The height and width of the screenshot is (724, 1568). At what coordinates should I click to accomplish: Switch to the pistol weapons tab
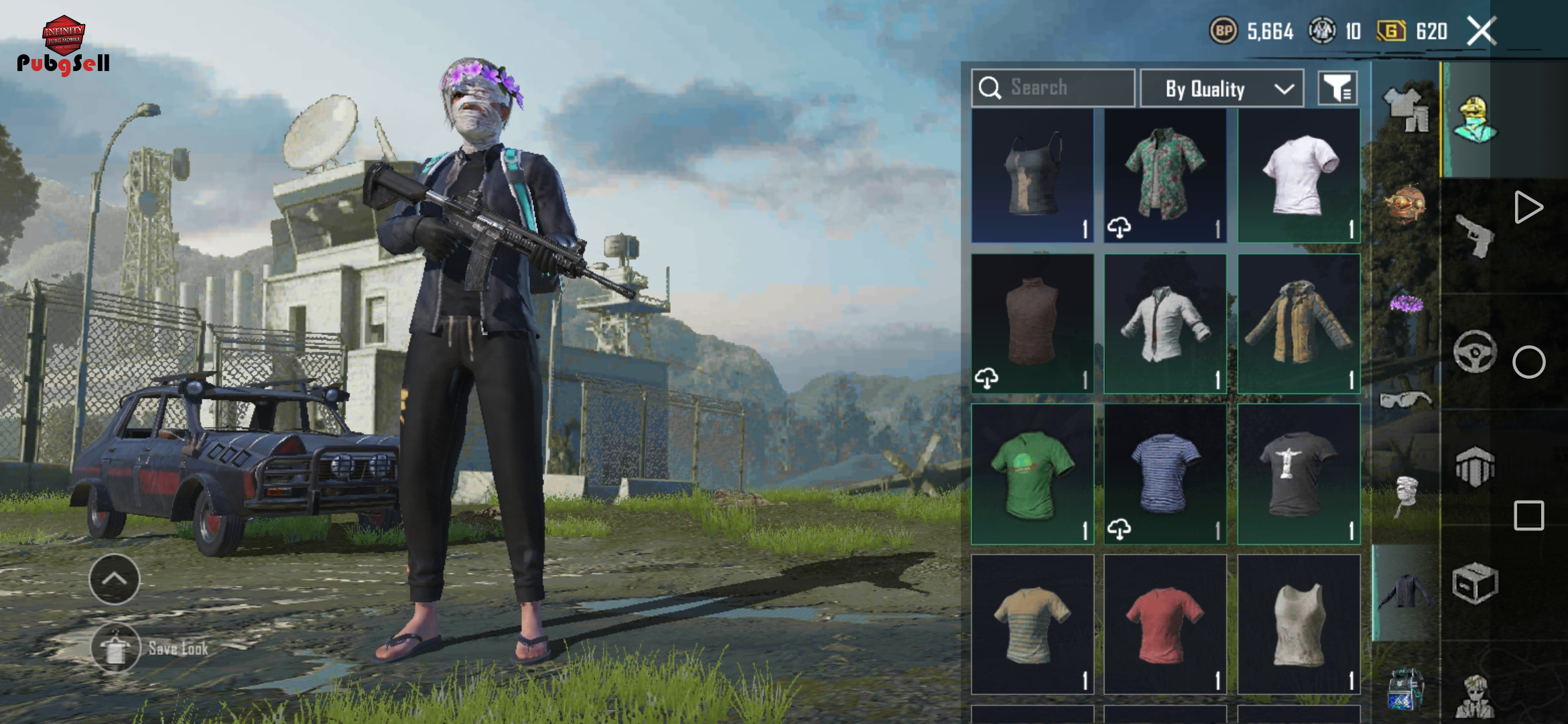tap(1474, 236)
